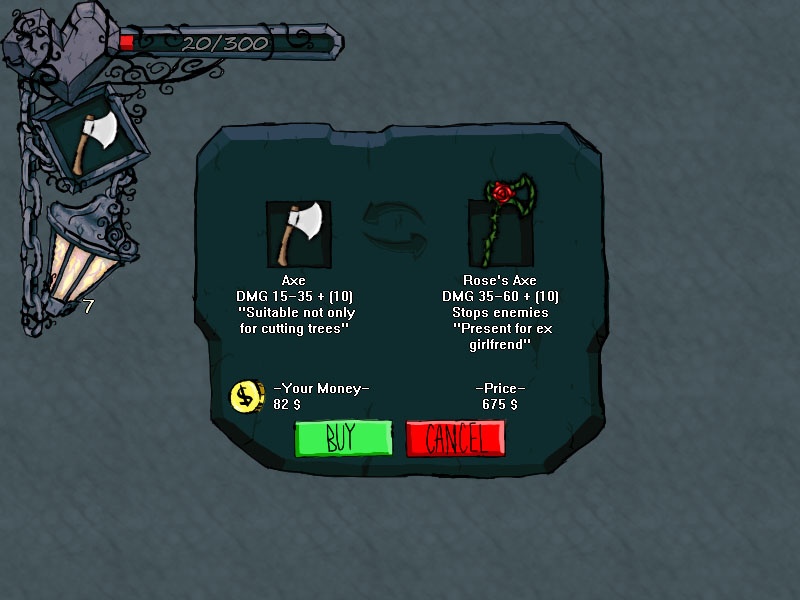The height and width of the screenshot is (600, 800).
Task: Click the gold coin money icon
Action: [x=245, y=396]
